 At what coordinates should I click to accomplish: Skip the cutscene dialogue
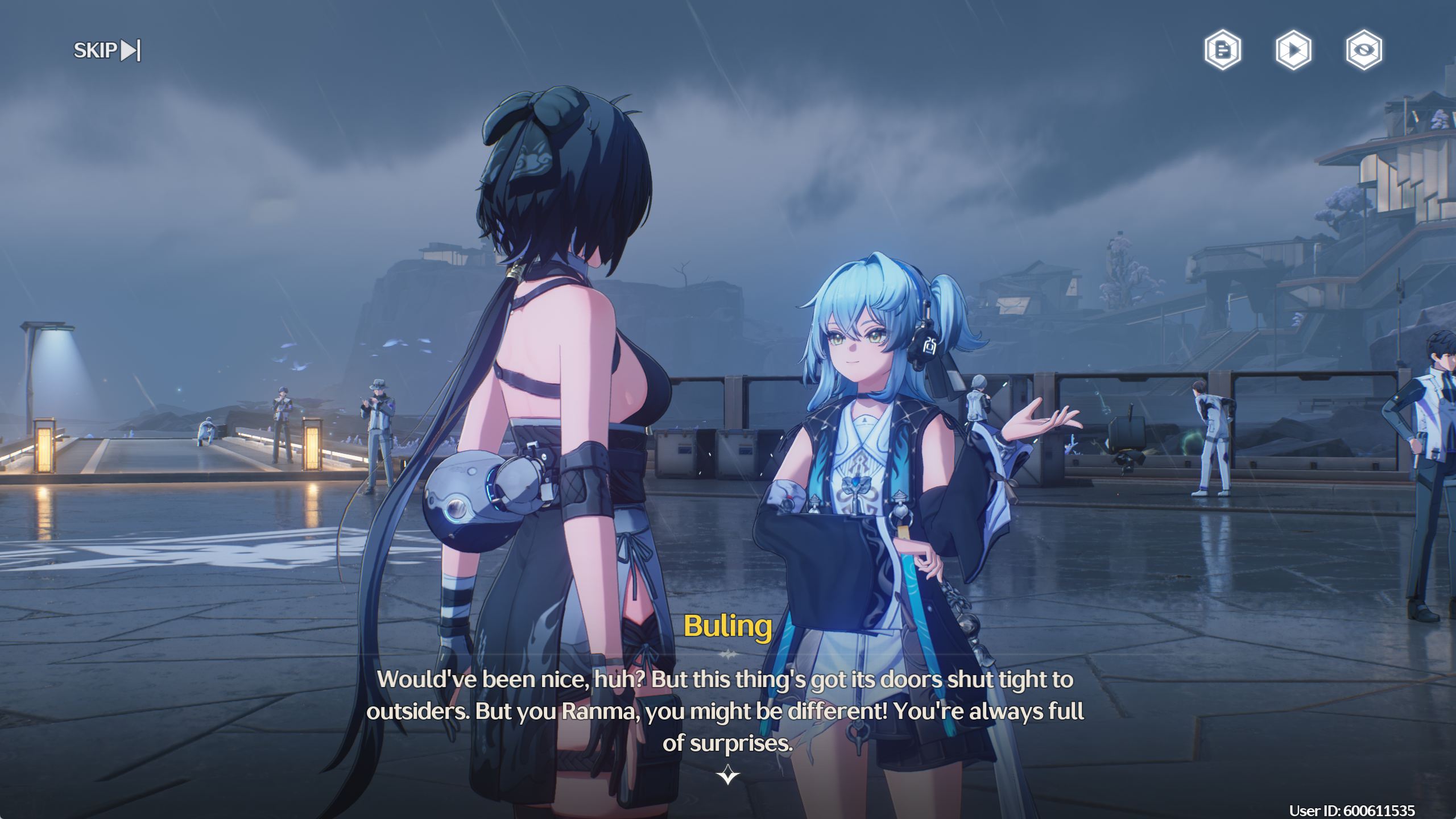(x=107, y=50)
